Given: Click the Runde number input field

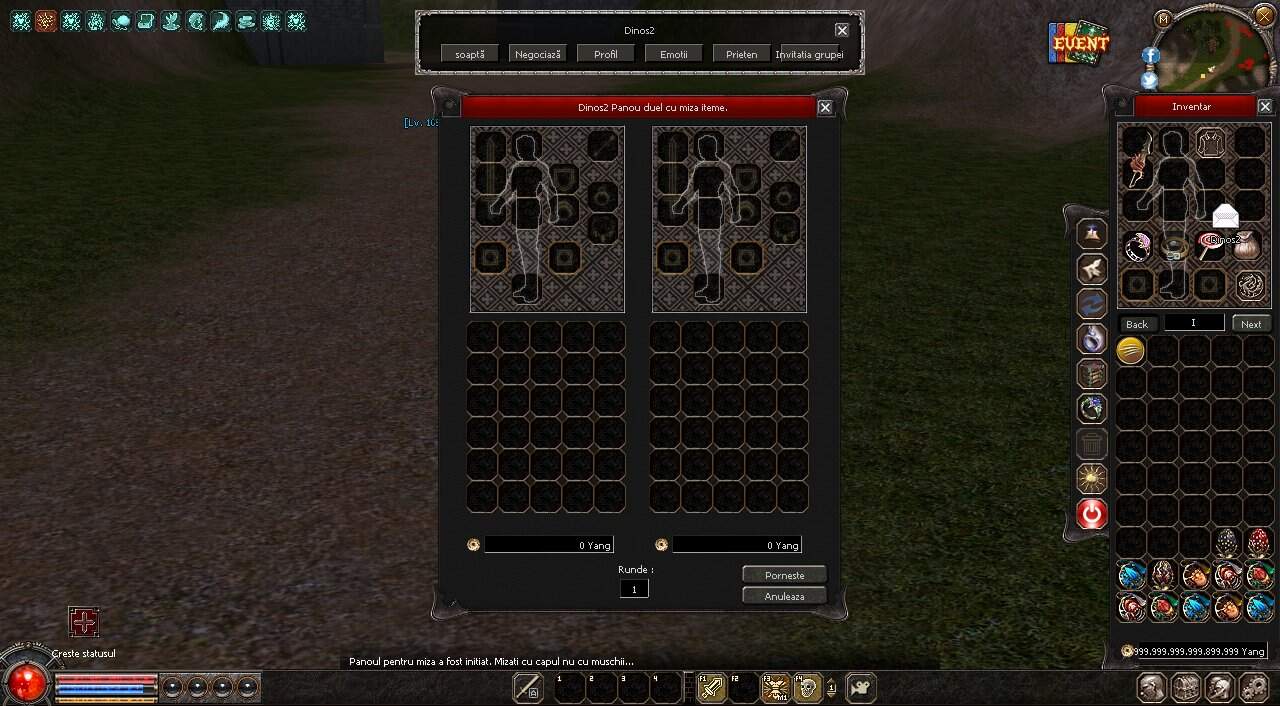Looking at the screenshot, I should [633, 589].
